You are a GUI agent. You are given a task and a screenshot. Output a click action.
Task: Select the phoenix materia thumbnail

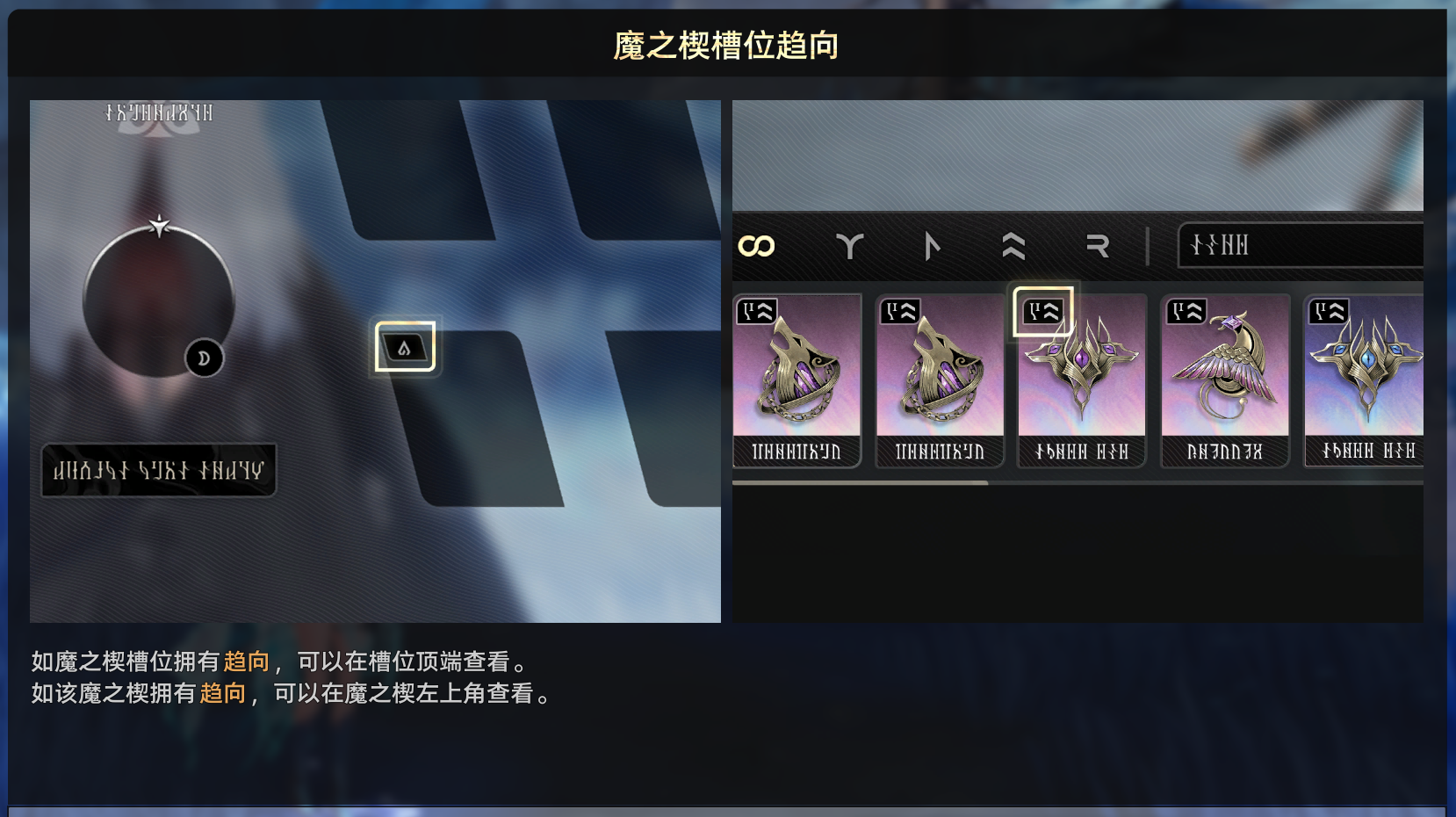[x=1224, y=378]
